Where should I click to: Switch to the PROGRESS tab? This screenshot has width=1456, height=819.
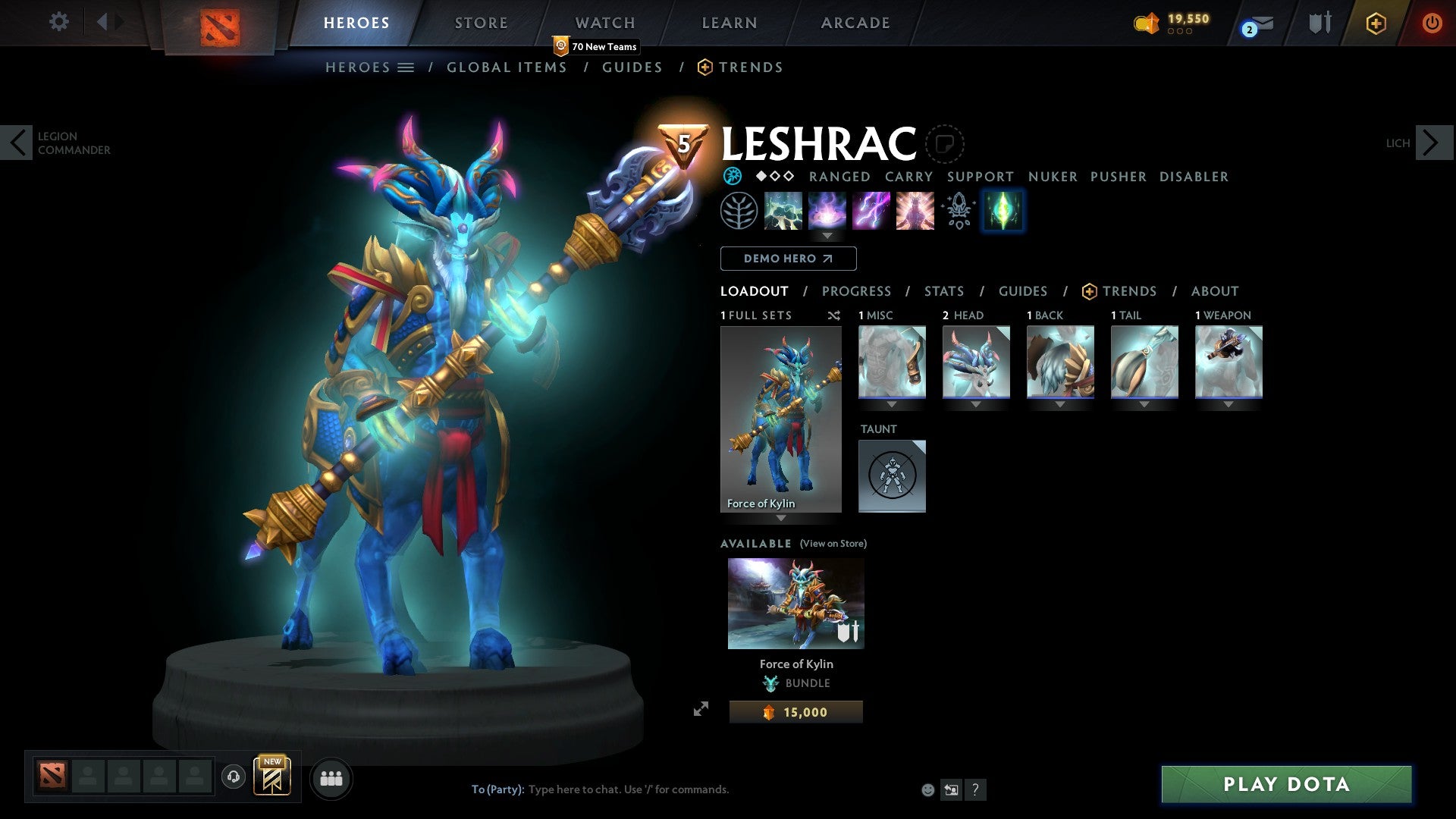point(857,291)
